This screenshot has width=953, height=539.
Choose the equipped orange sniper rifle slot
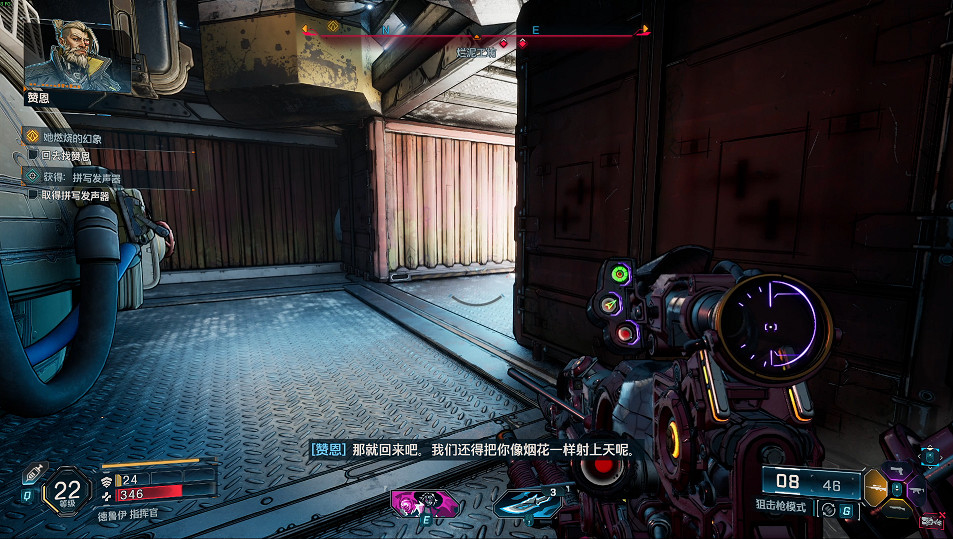(x=876, y=489)
